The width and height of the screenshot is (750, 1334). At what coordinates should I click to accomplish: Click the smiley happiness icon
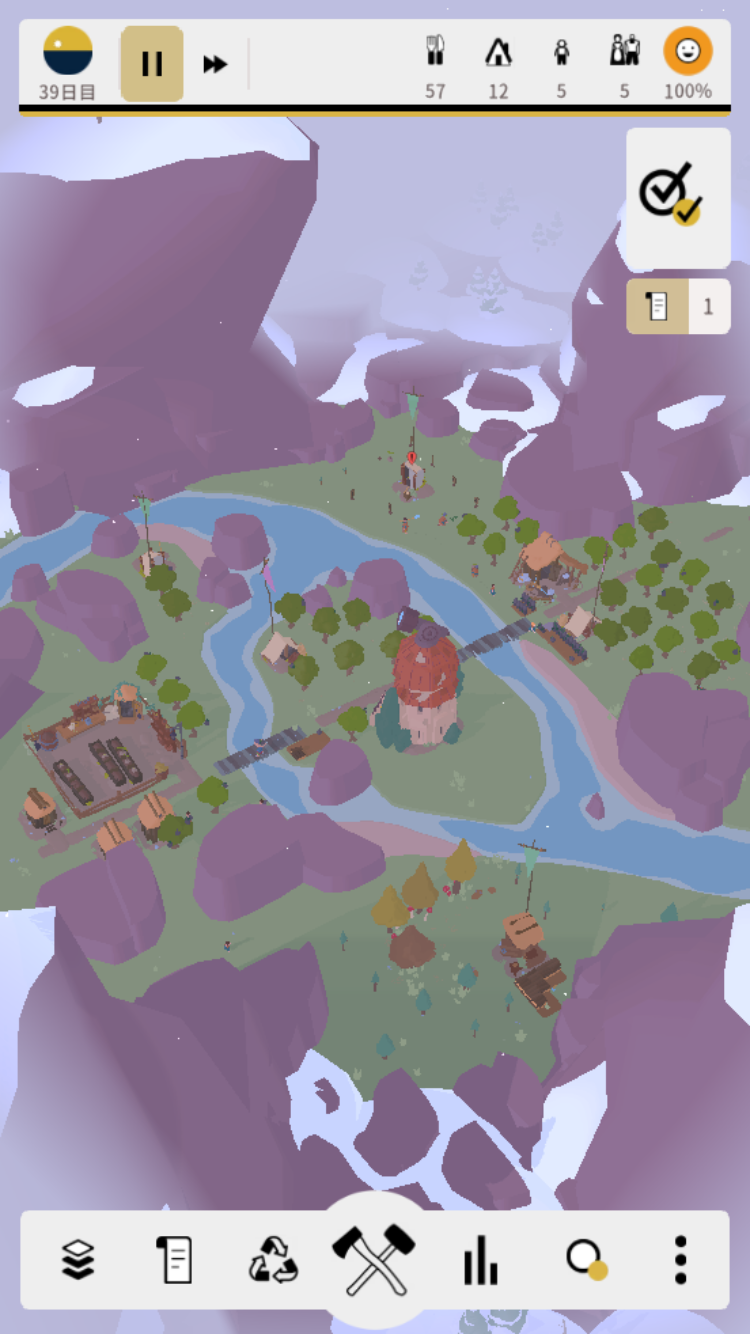click(x=688, y=51)
